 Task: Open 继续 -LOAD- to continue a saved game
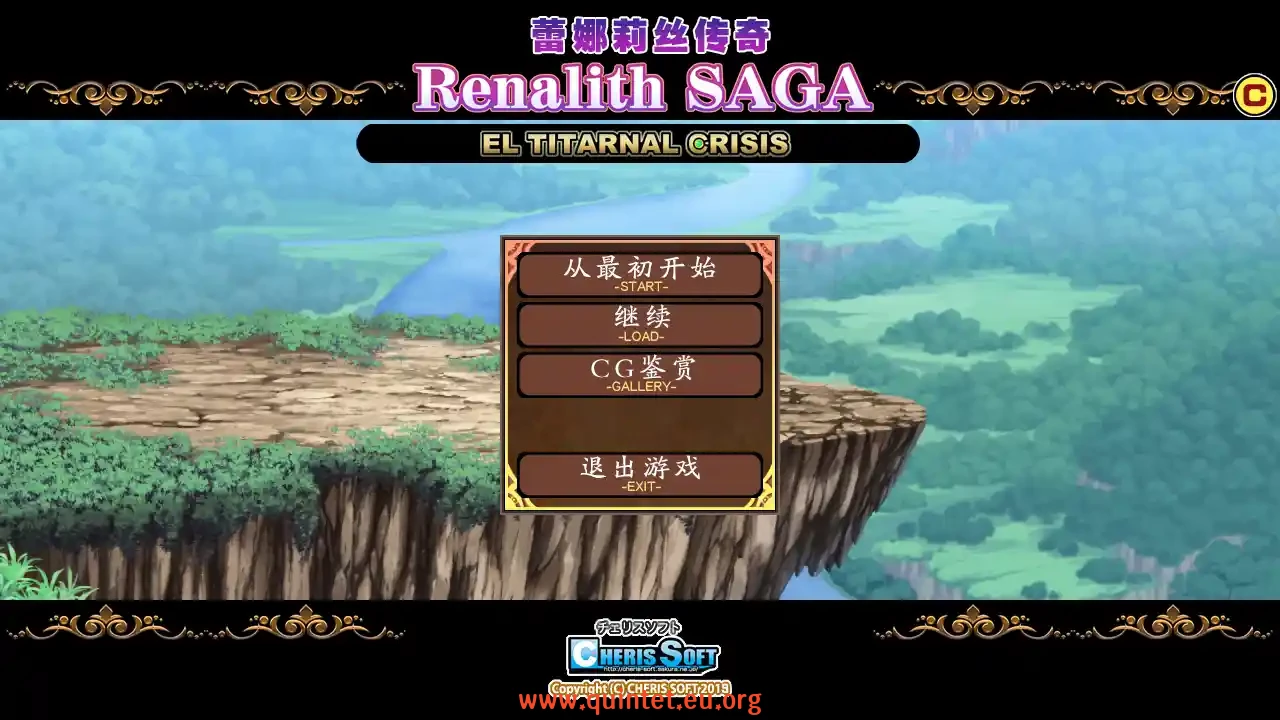point(640,324)
